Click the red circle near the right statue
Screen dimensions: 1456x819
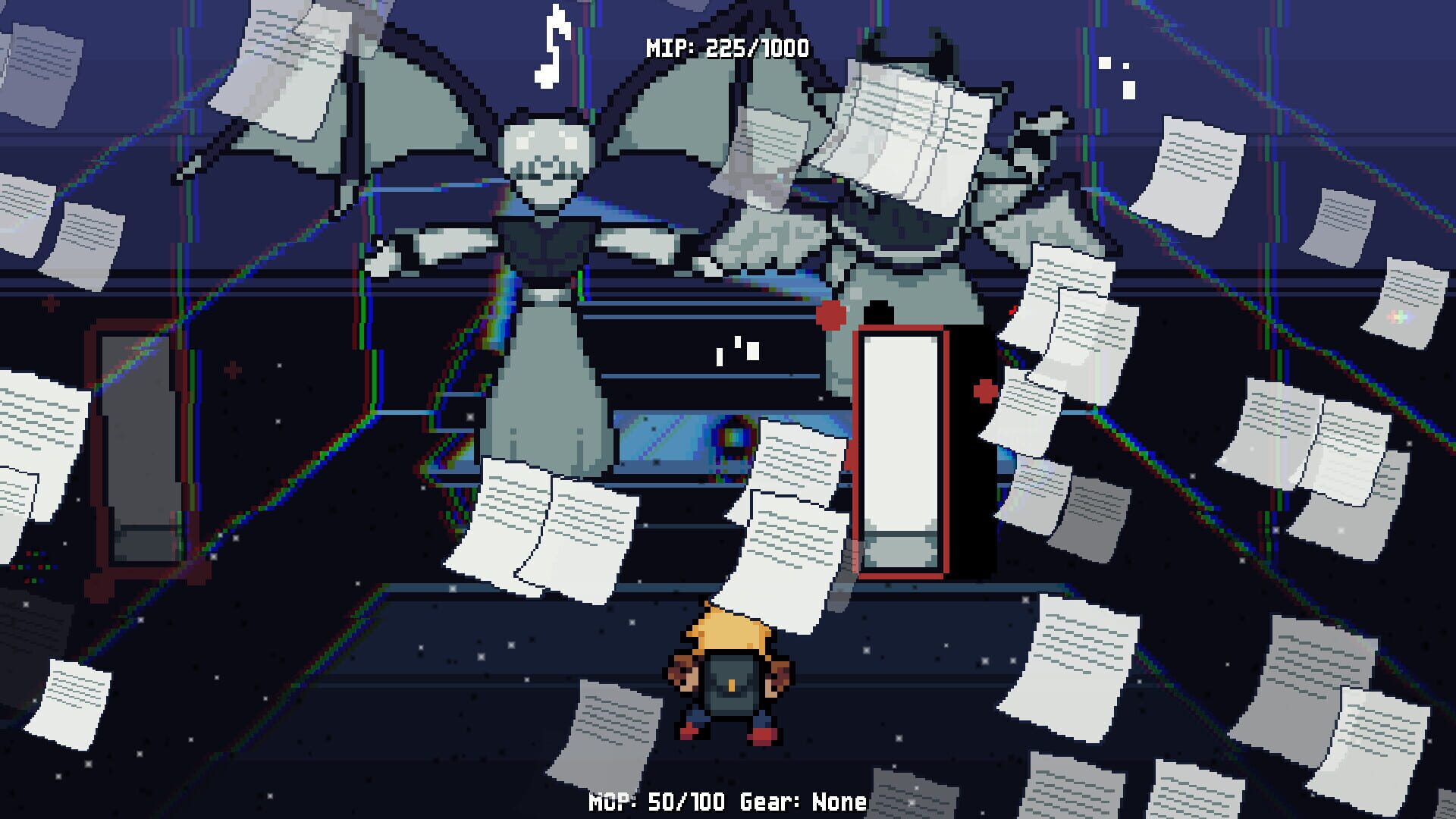[831, 314]
